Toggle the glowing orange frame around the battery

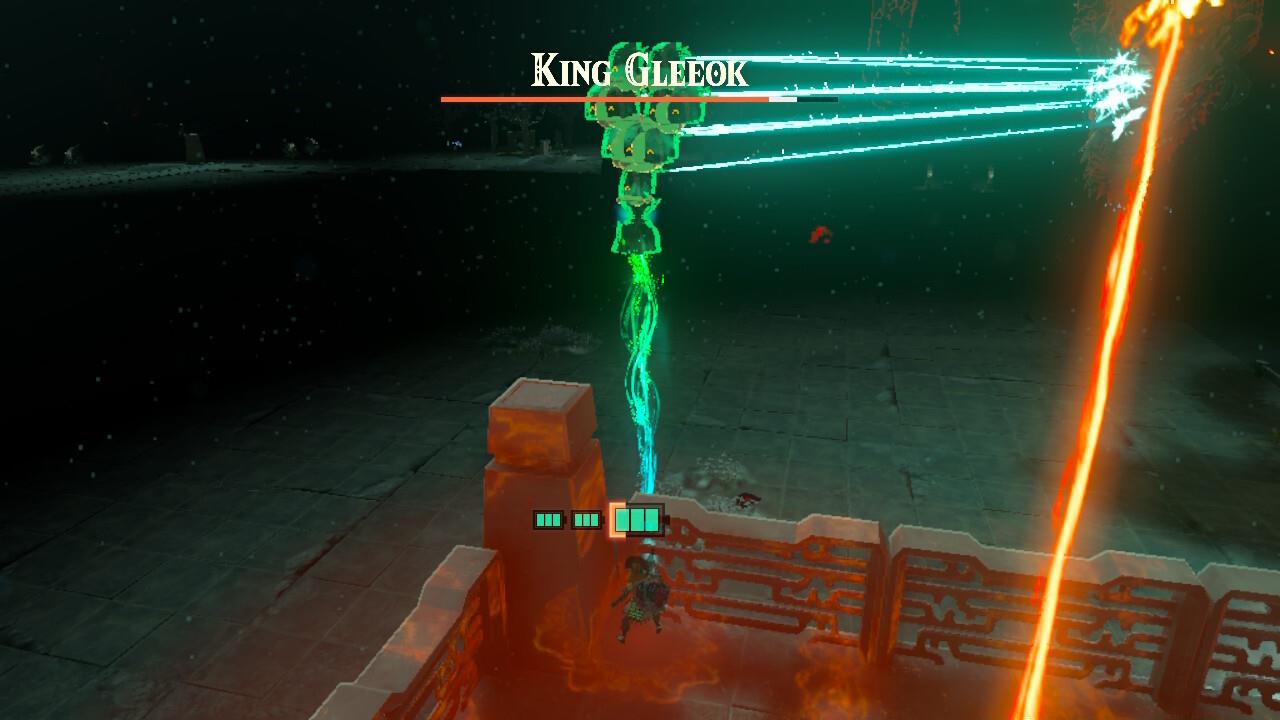[613, 520]
